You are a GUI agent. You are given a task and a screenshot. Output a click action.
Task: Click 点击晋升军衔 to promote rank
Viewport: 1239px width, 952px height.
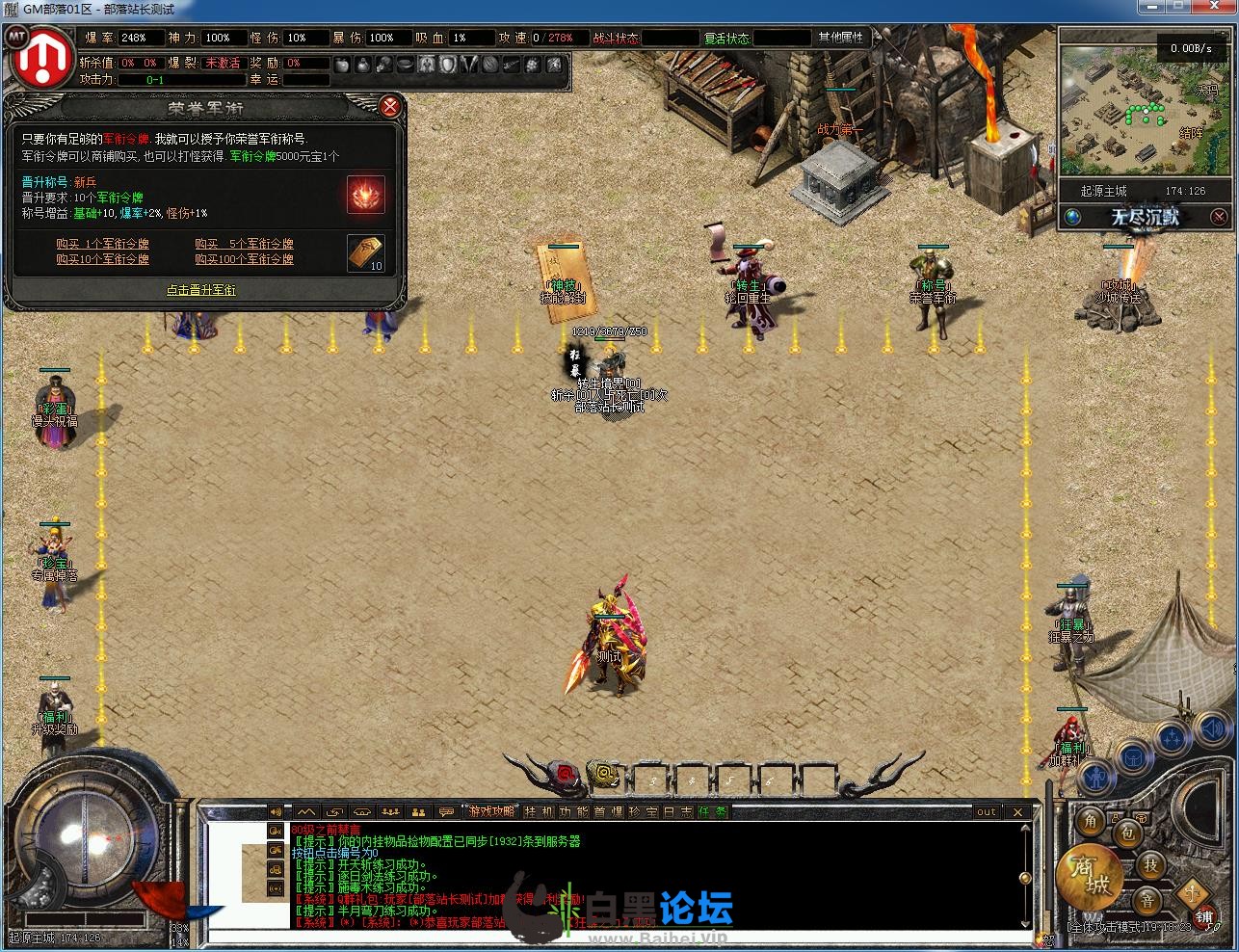pyautogui.click(x=200, y=290)
